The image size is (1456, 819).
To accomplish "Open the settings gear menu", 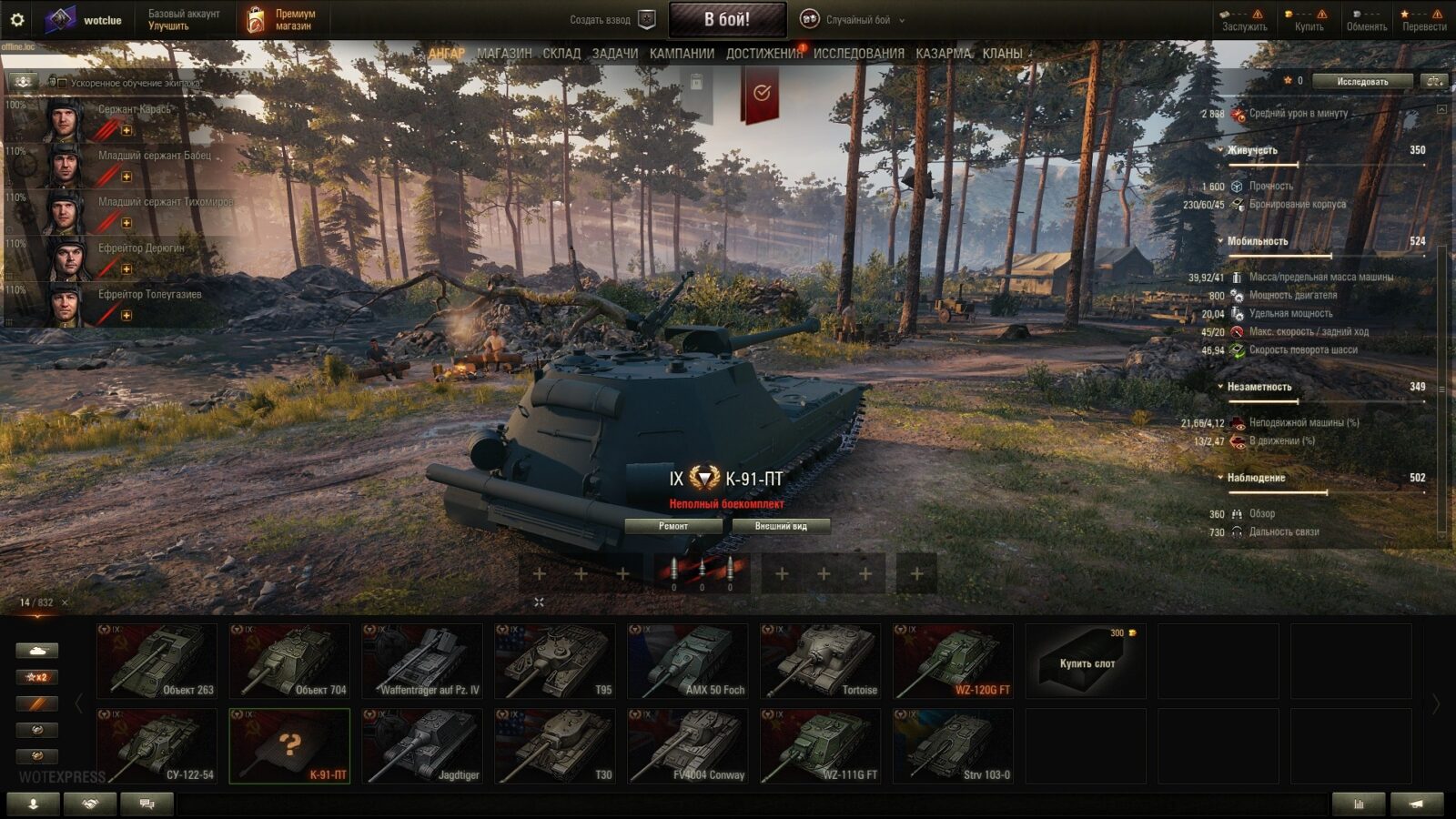I will coord(16,19).
